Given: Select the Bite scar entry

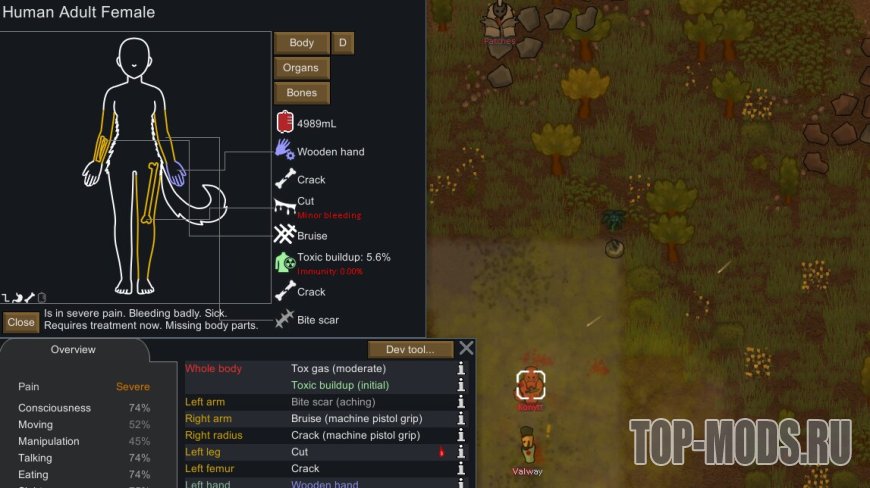Looking at the screenshot, I should tap(318, 320).
